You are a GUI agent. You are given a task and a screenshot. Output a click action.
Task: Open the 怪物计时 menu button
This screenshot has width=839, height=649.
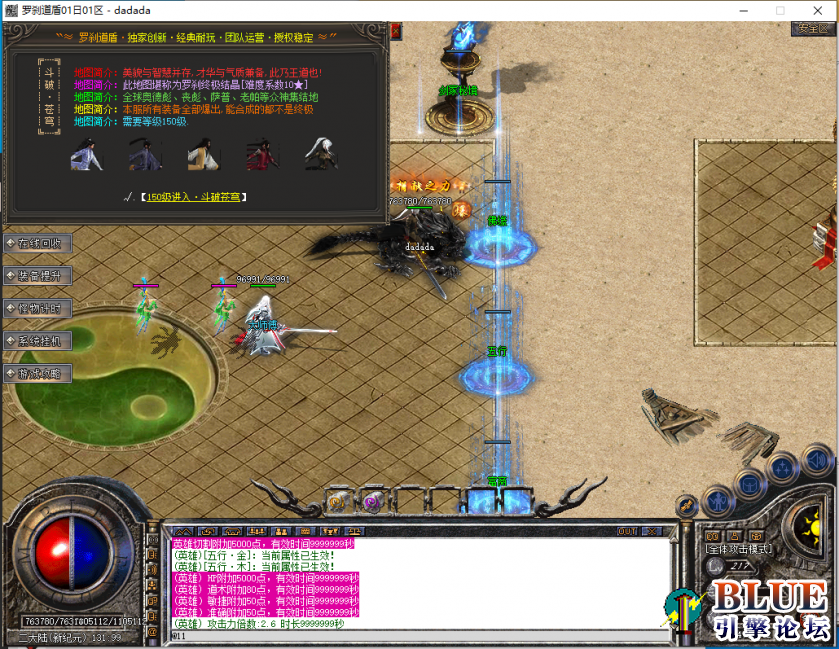38,308
